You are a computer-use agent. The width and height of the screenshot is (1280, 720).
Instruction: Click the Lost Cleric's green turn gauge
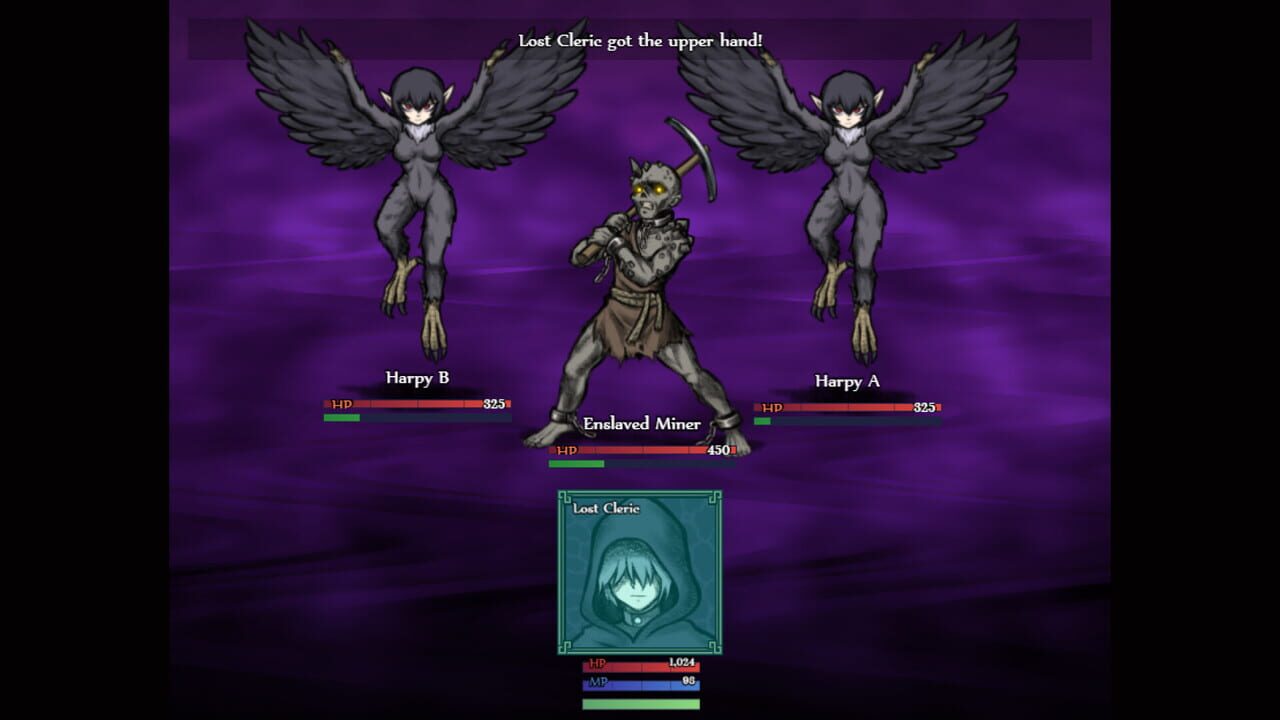click(x=640, y=706)
